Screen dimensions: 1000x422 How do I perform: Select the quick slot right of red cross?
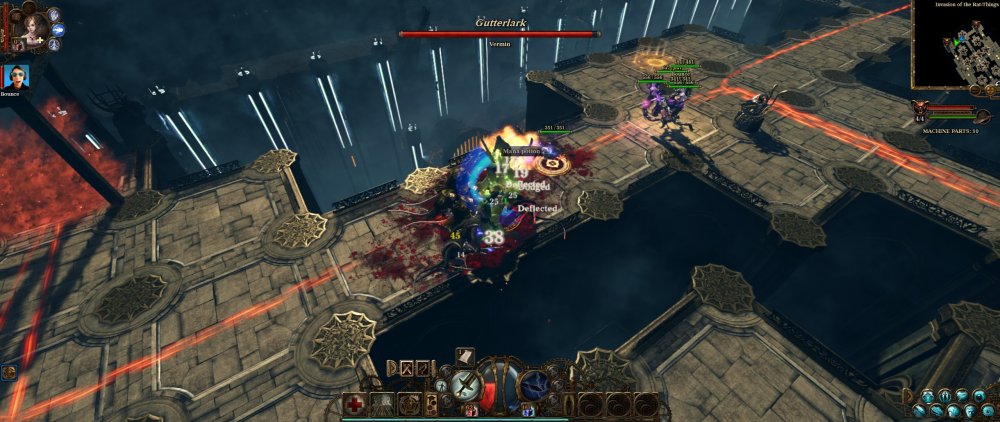point(384,405)
